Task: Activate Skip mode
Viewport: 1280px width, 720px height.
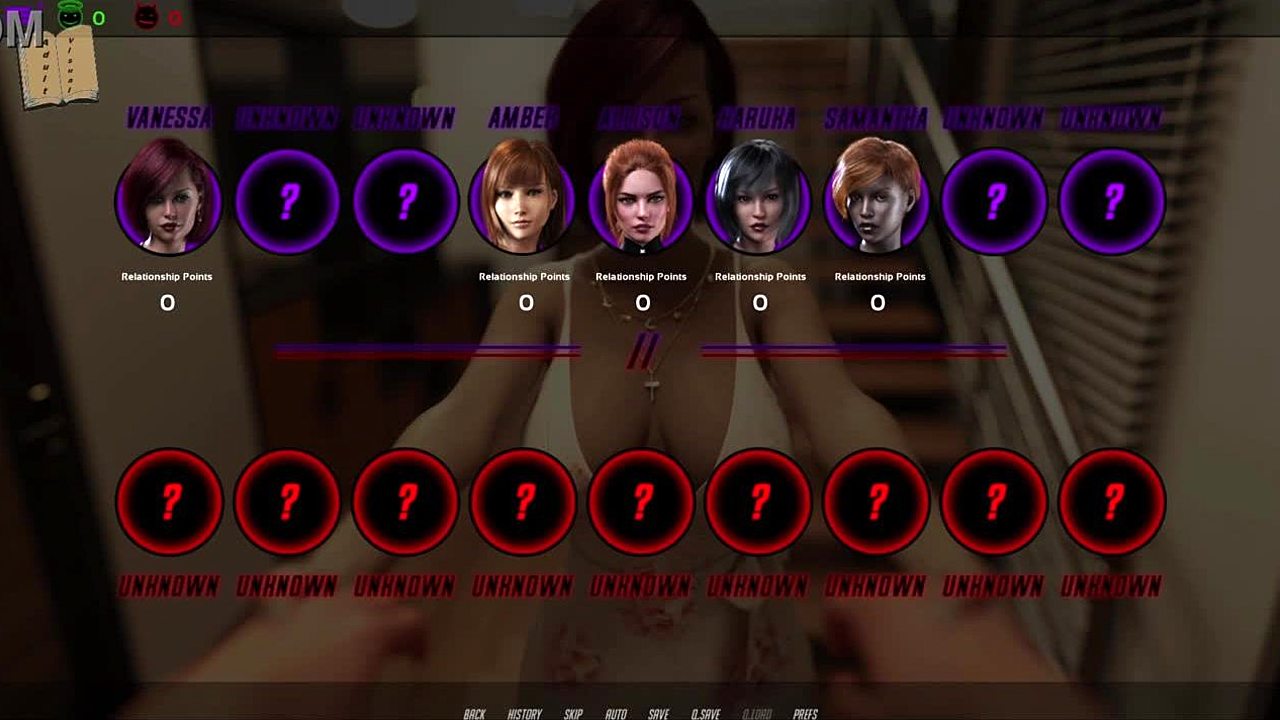Action: coord(573,713)
